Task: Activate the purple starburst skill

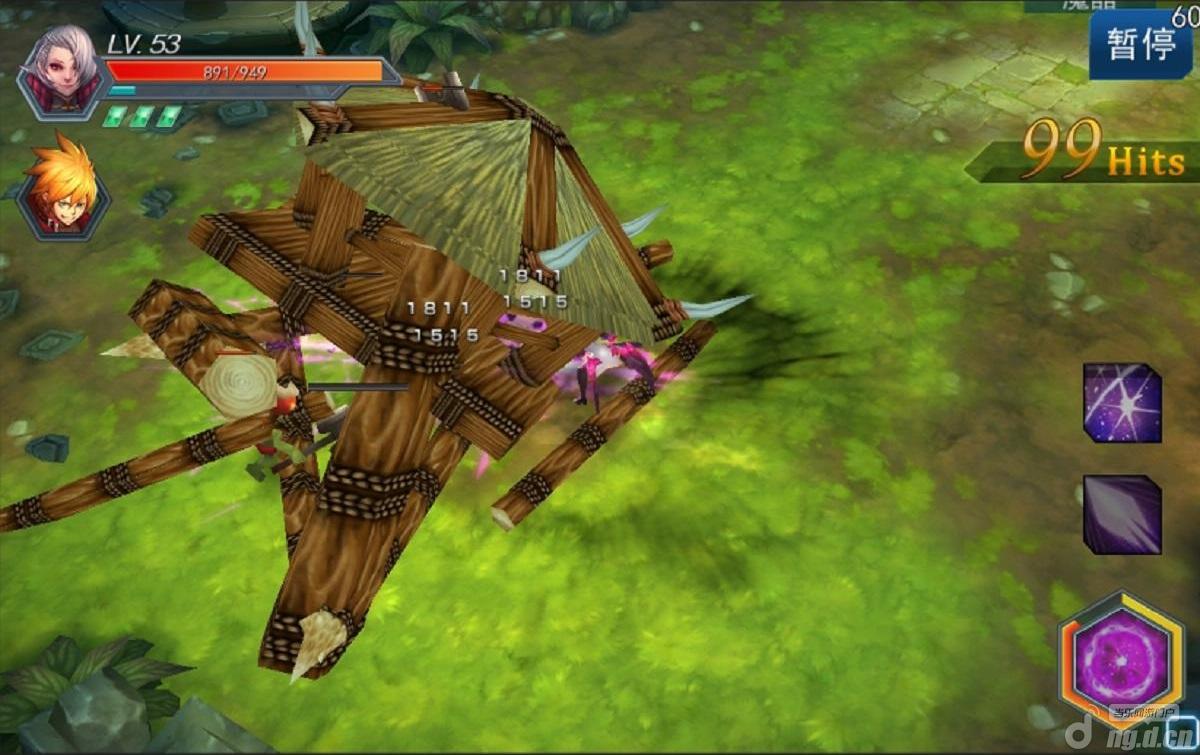Action: [1122, 402]
